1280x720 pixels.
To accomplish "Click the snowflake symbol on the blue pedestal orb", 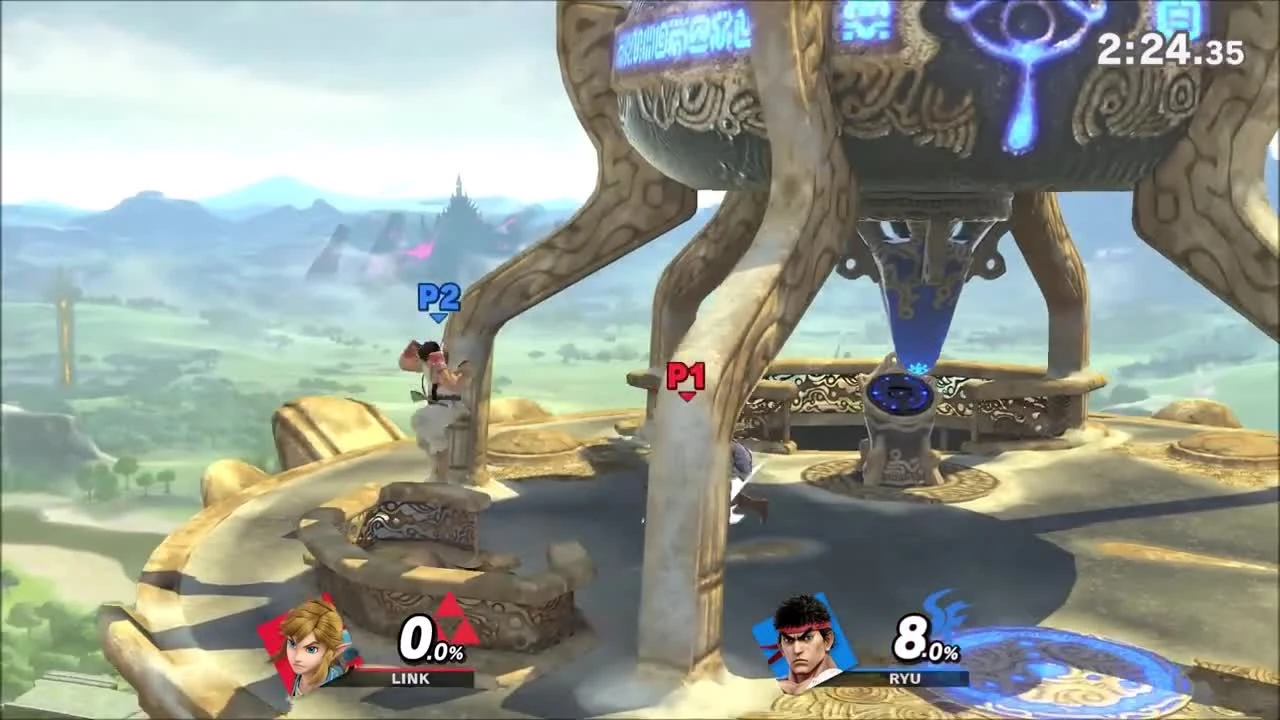I will (916, 369).
